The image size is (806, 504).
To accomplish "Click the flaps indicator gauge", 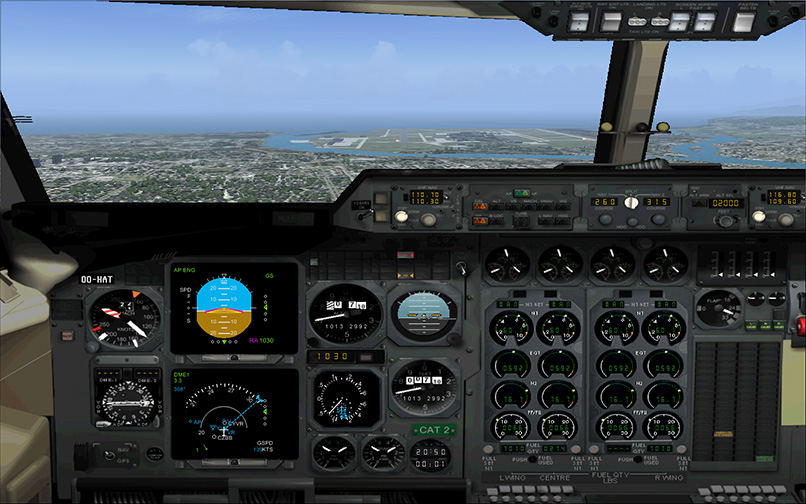I will [719, 307].
